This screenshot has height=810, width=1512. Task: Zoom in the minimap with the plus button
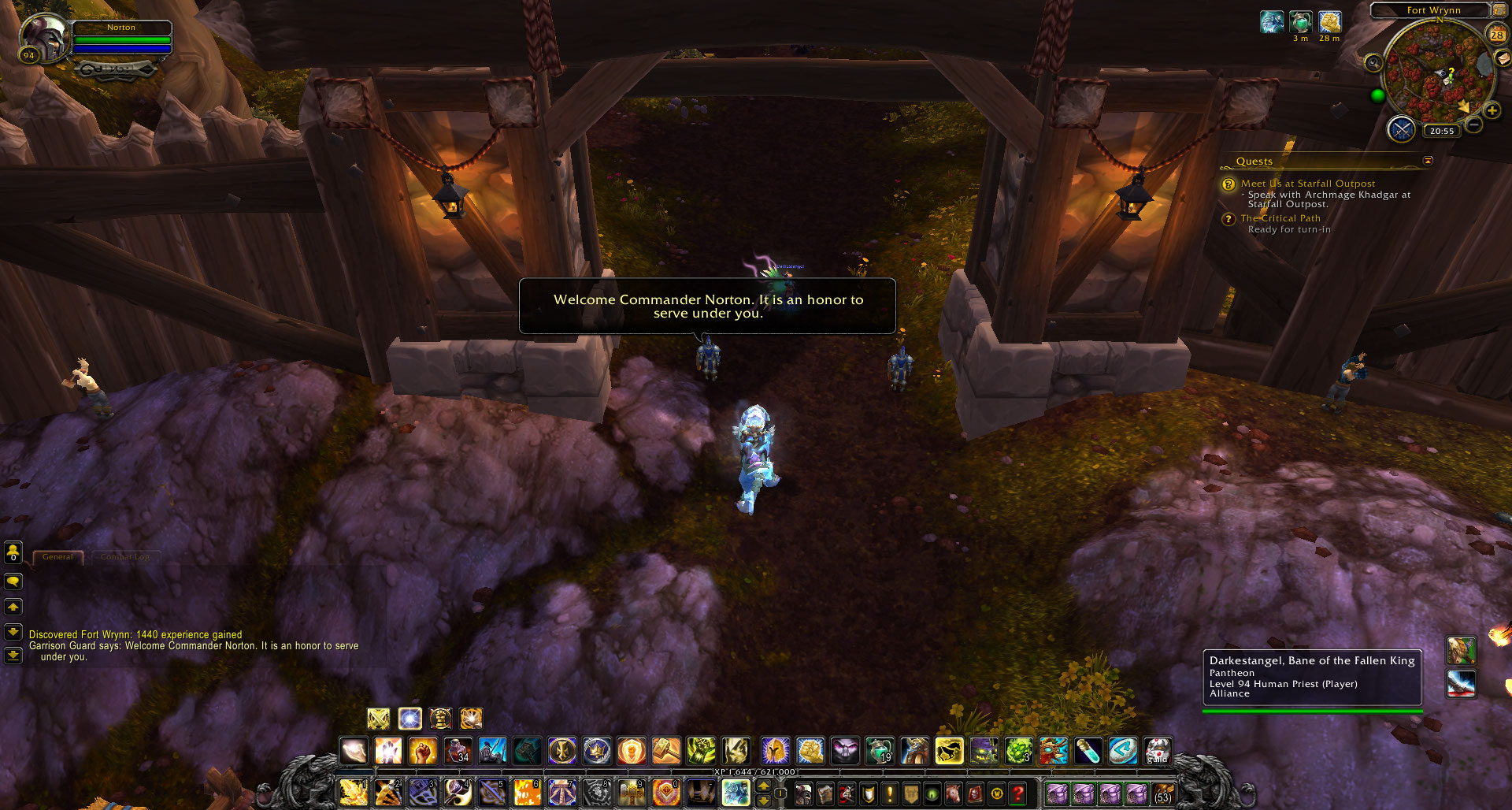point(1492,111)
